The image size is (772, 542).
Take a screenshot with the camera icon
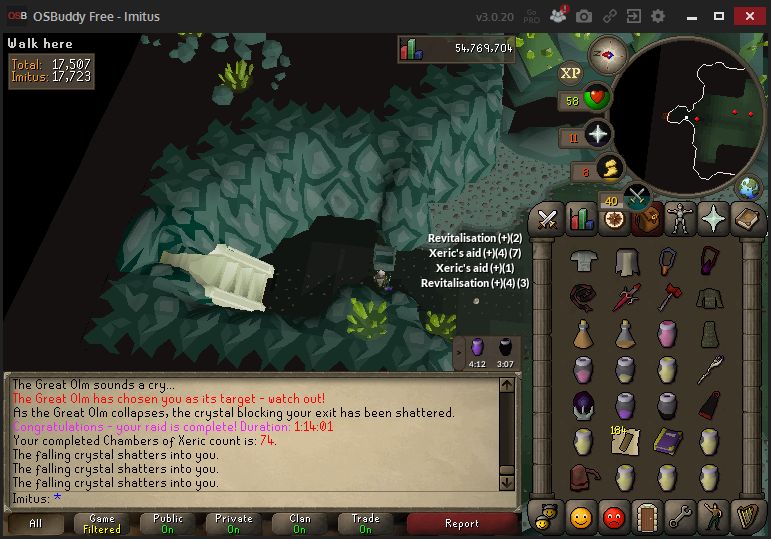click(584, 16)
